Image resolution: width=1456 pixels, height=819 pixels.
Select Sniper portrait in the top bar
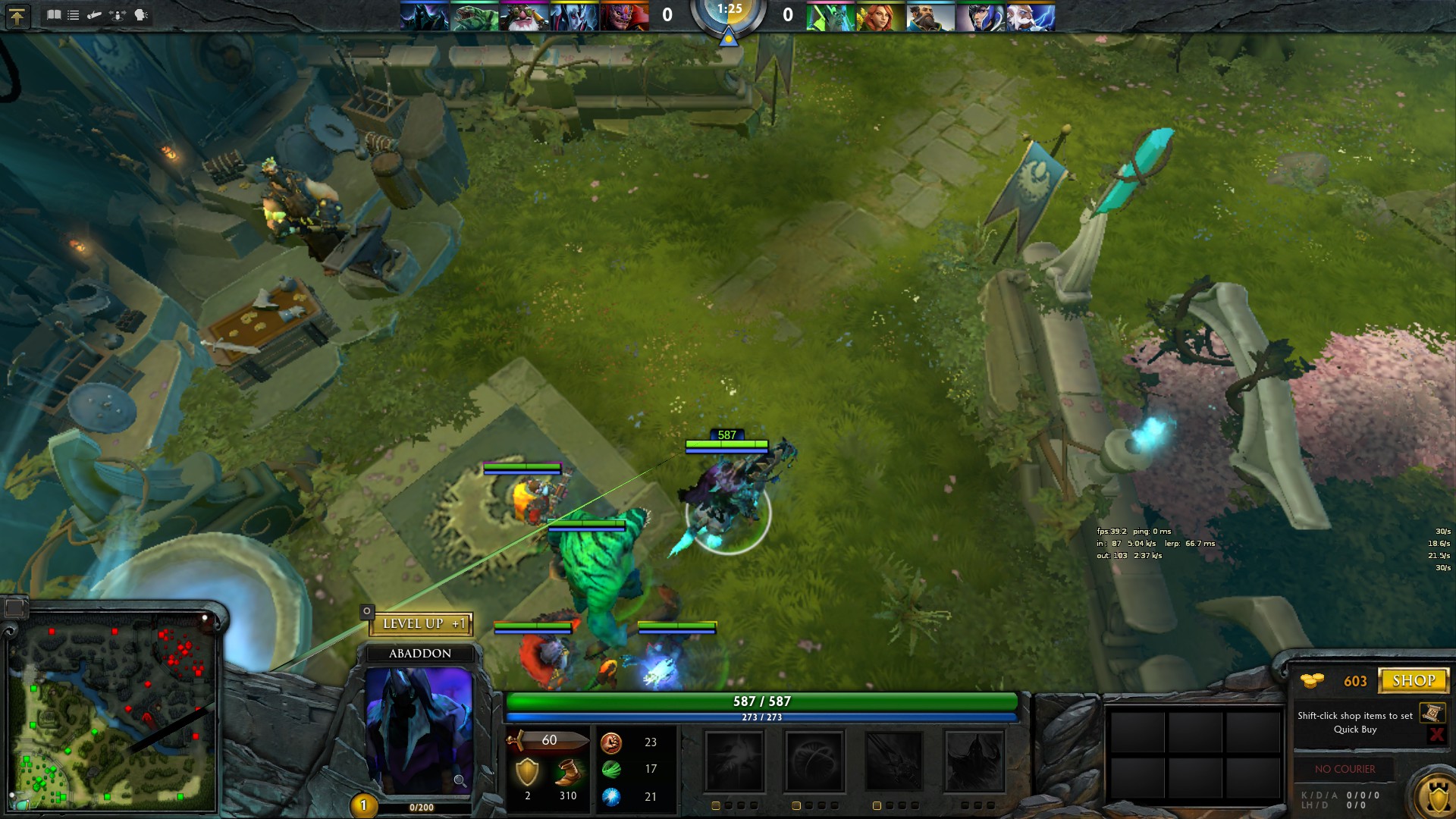click(x=524, y=17)
